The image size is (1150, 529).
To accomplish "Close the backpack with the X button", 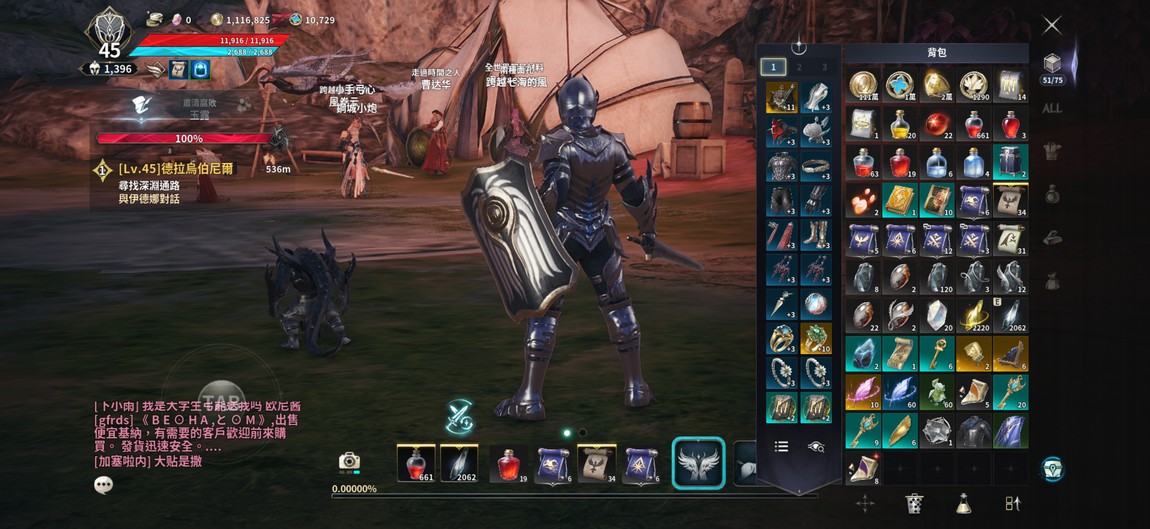I will pos(1052,25).
